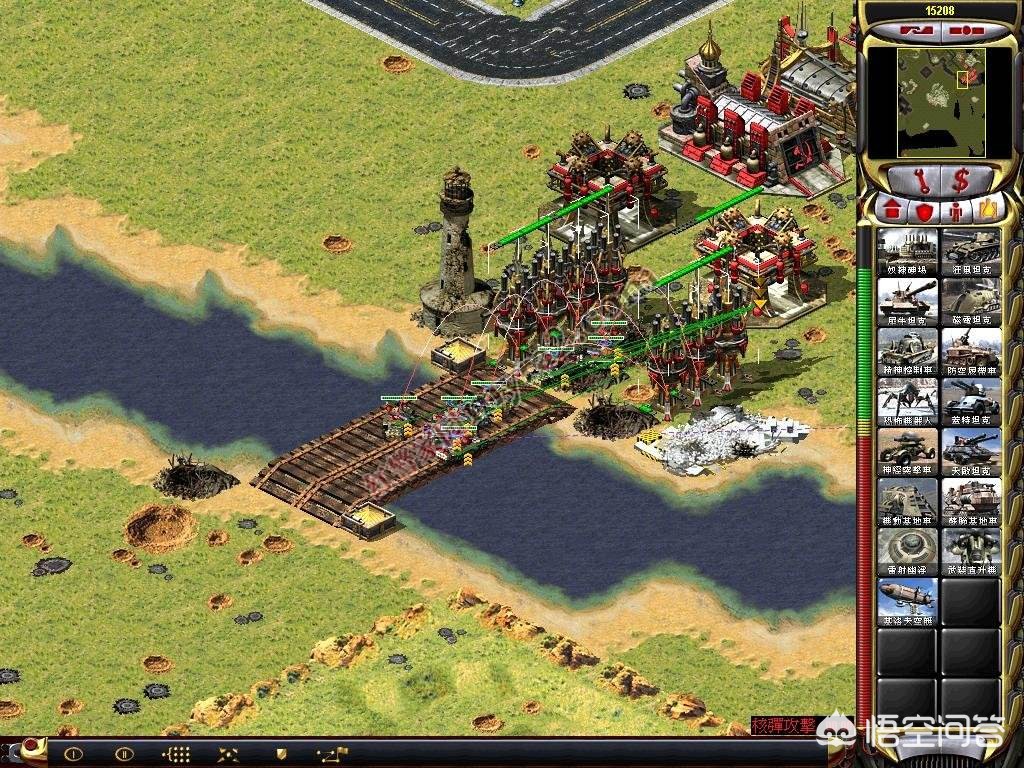Image resolution: width=1024 pixels, height=768 pixels.
Task: Choose the Floating Disc build icon
Action: pos(908,550)
